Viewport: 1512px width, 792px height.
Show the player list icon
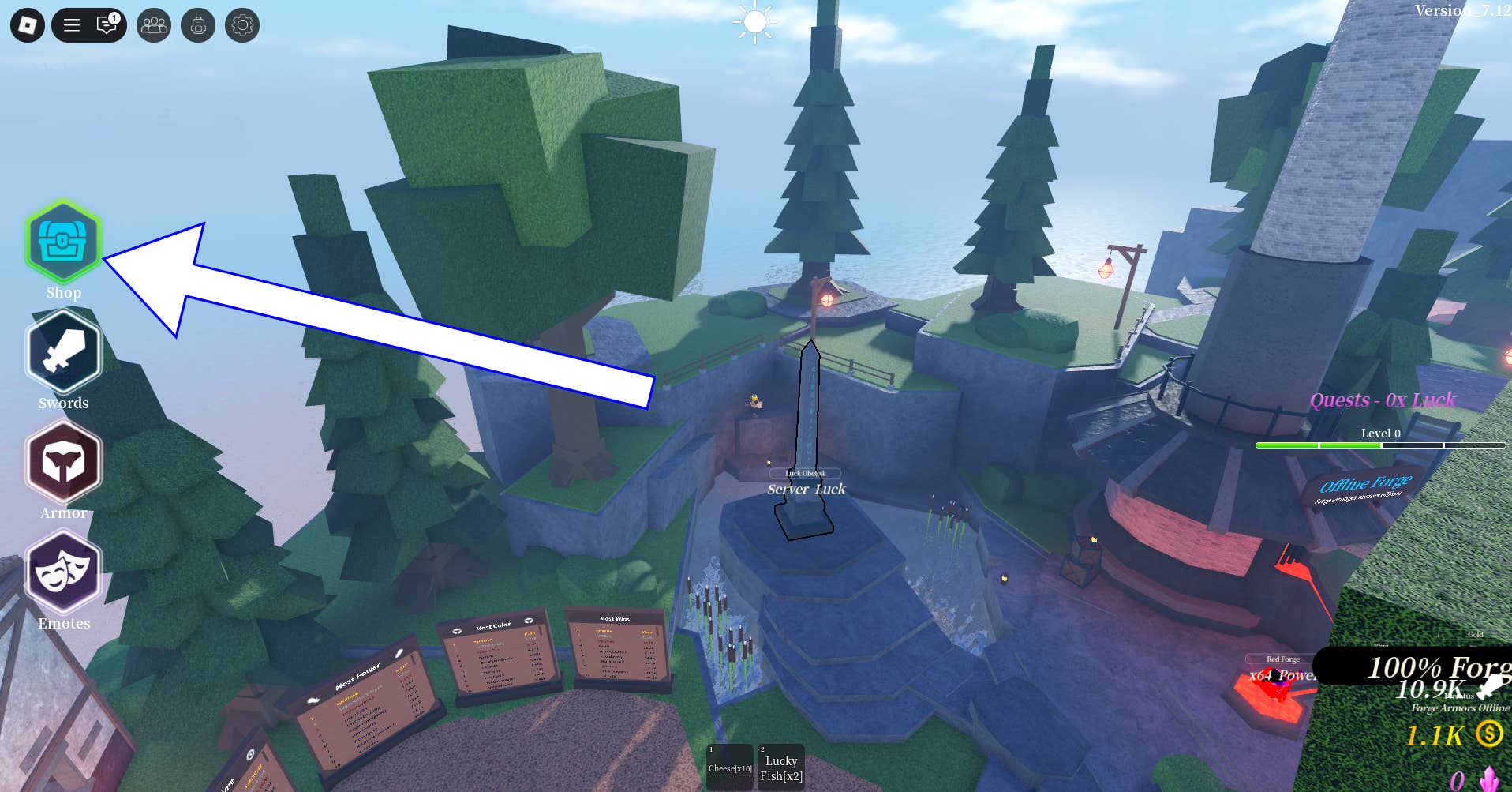[x=154, y=25]
